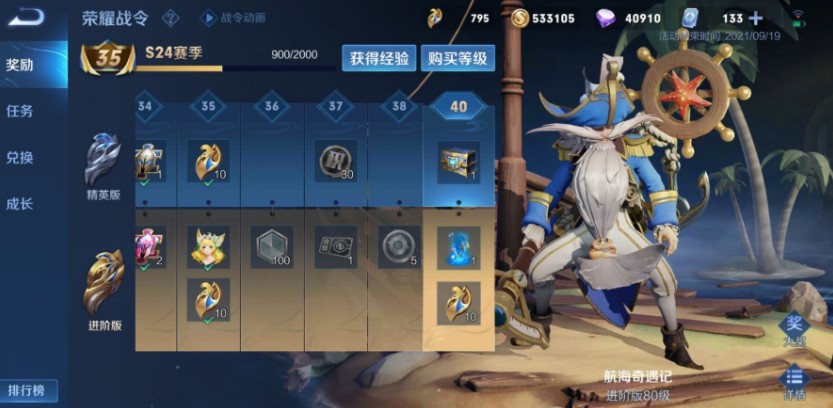Tap the 购买等级 buy levels button
Viewport: 833px width, 408px height.
(x=457, y=58)
